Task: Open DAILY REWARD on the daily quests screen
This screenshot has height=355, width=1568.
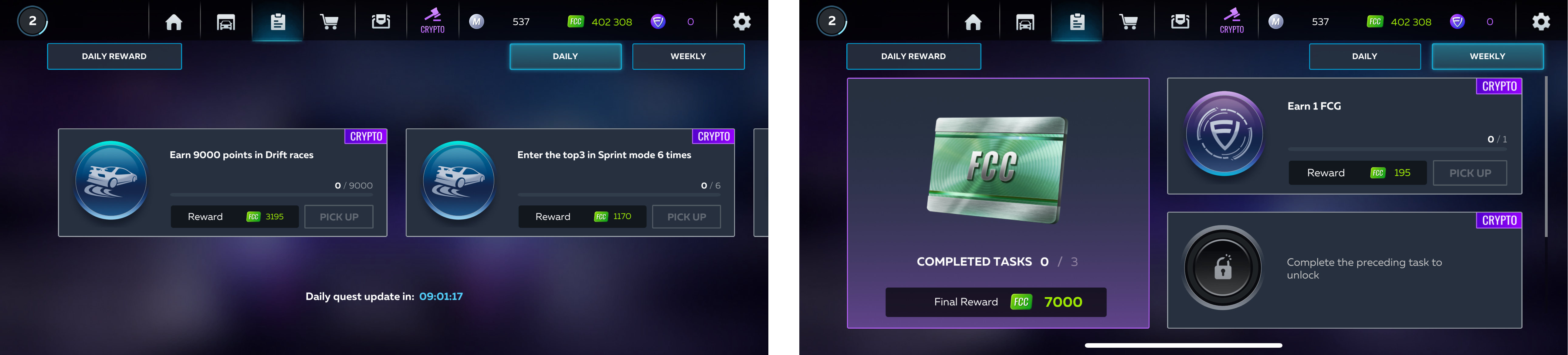Action: (114, 57)
